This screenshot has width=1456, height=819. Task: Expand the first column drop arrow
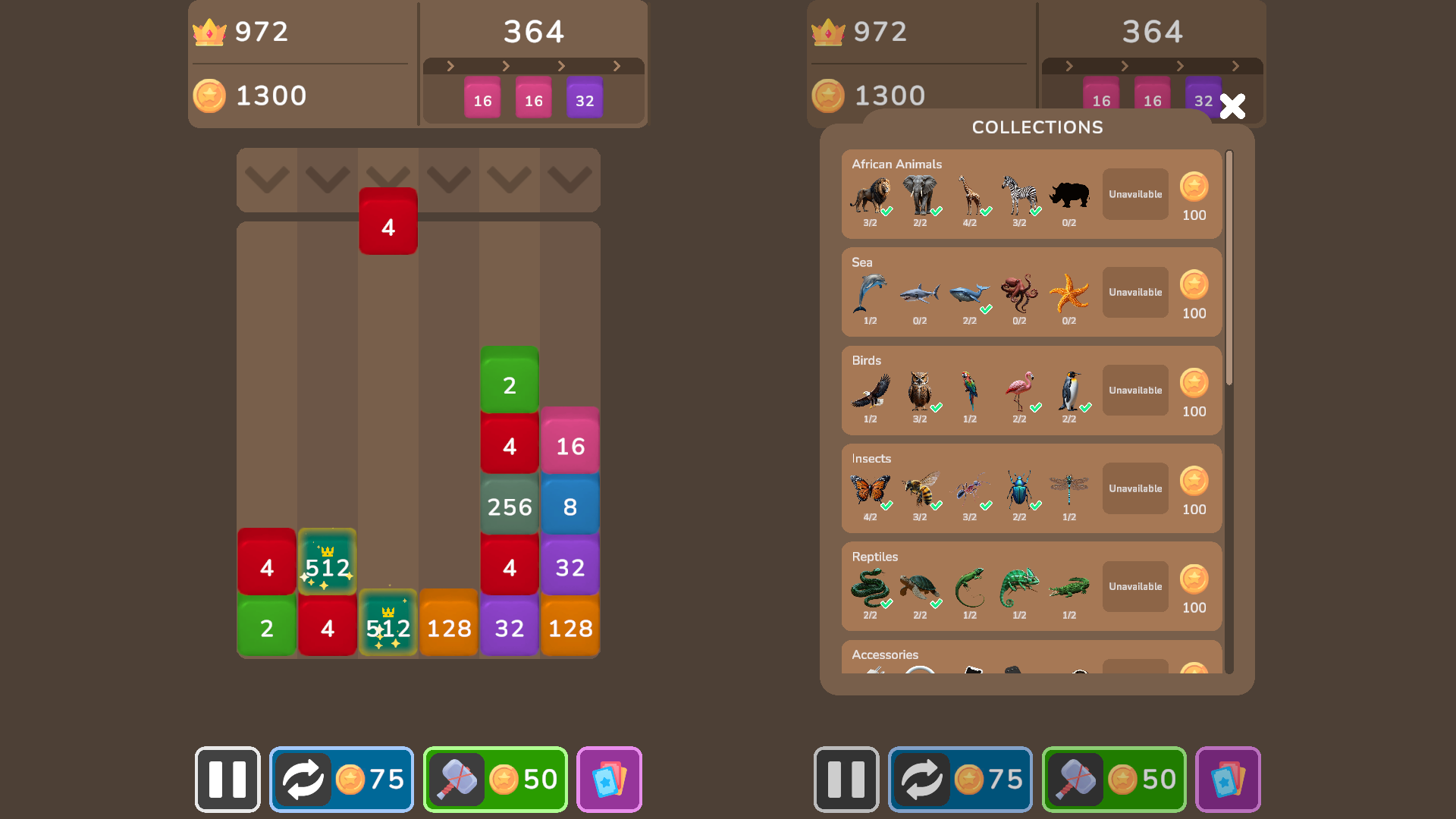[x=267, y=180]
